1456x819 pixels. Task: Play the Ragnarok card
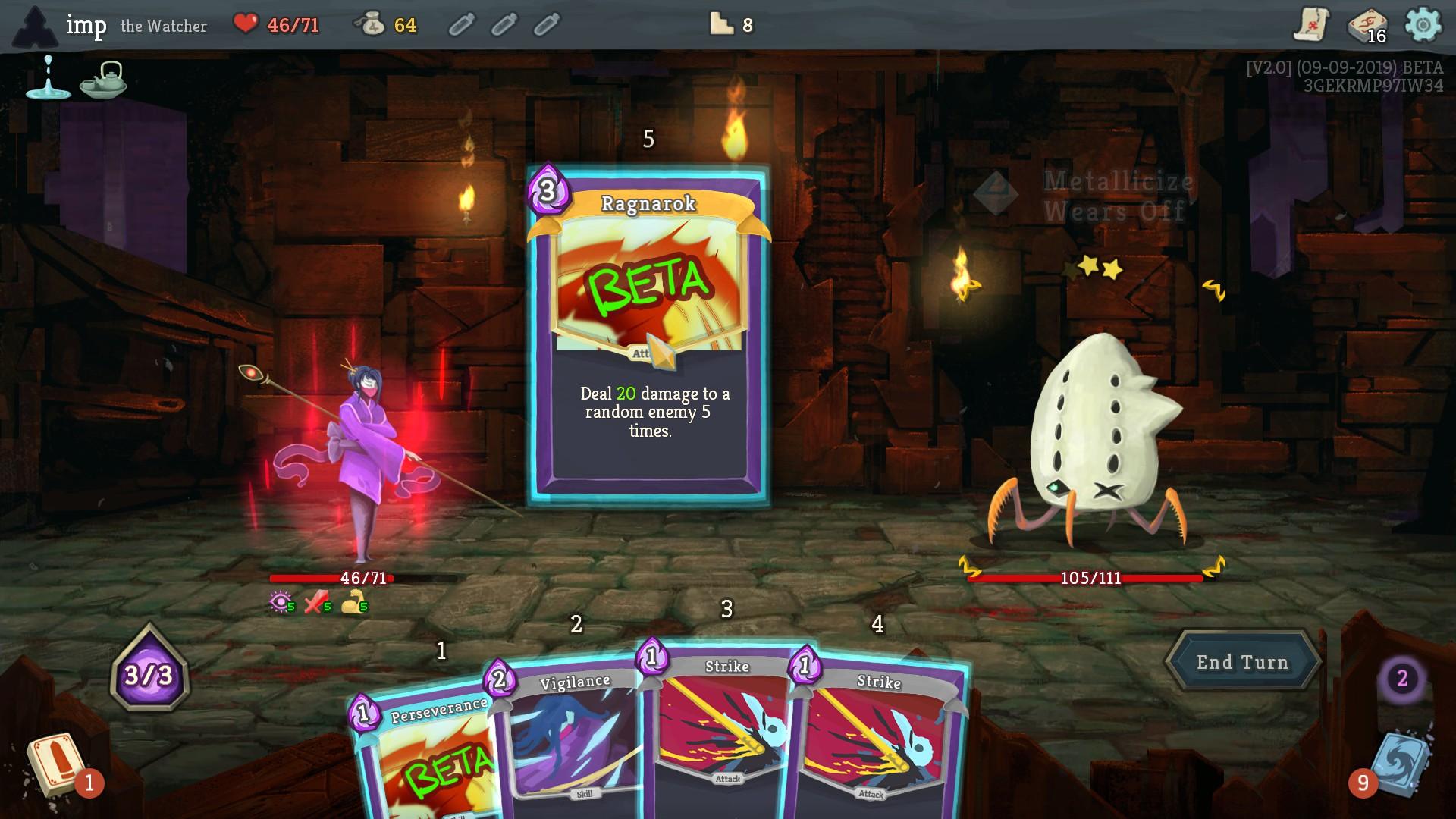[x=649, y=334]
